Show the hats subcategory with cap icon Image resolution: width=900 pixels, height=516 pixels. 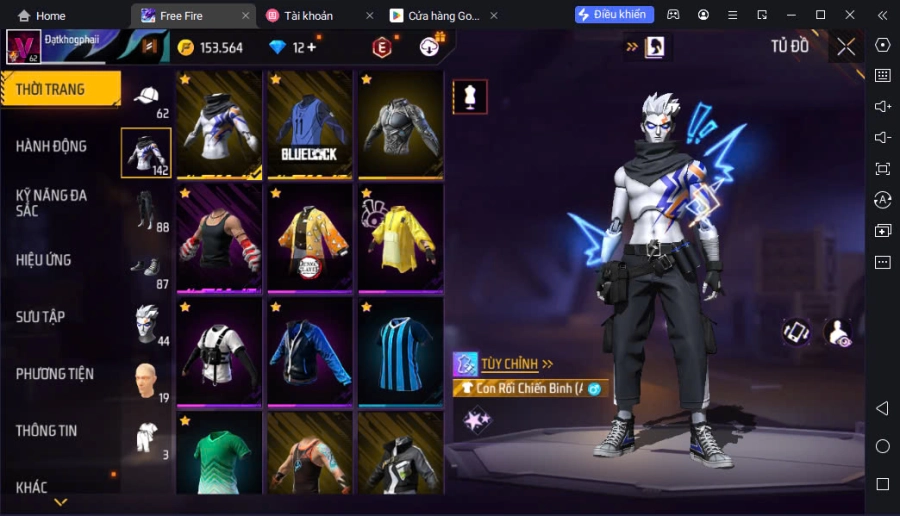pos(147,98)
